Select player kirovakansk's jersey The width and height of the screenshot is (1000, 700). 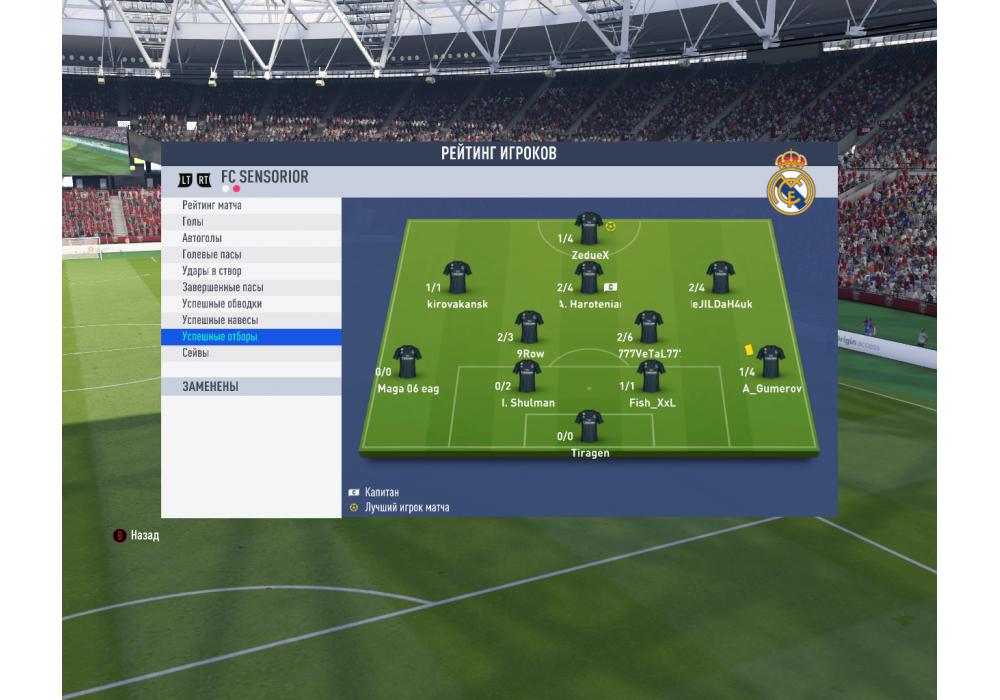[x=458, y=276]
